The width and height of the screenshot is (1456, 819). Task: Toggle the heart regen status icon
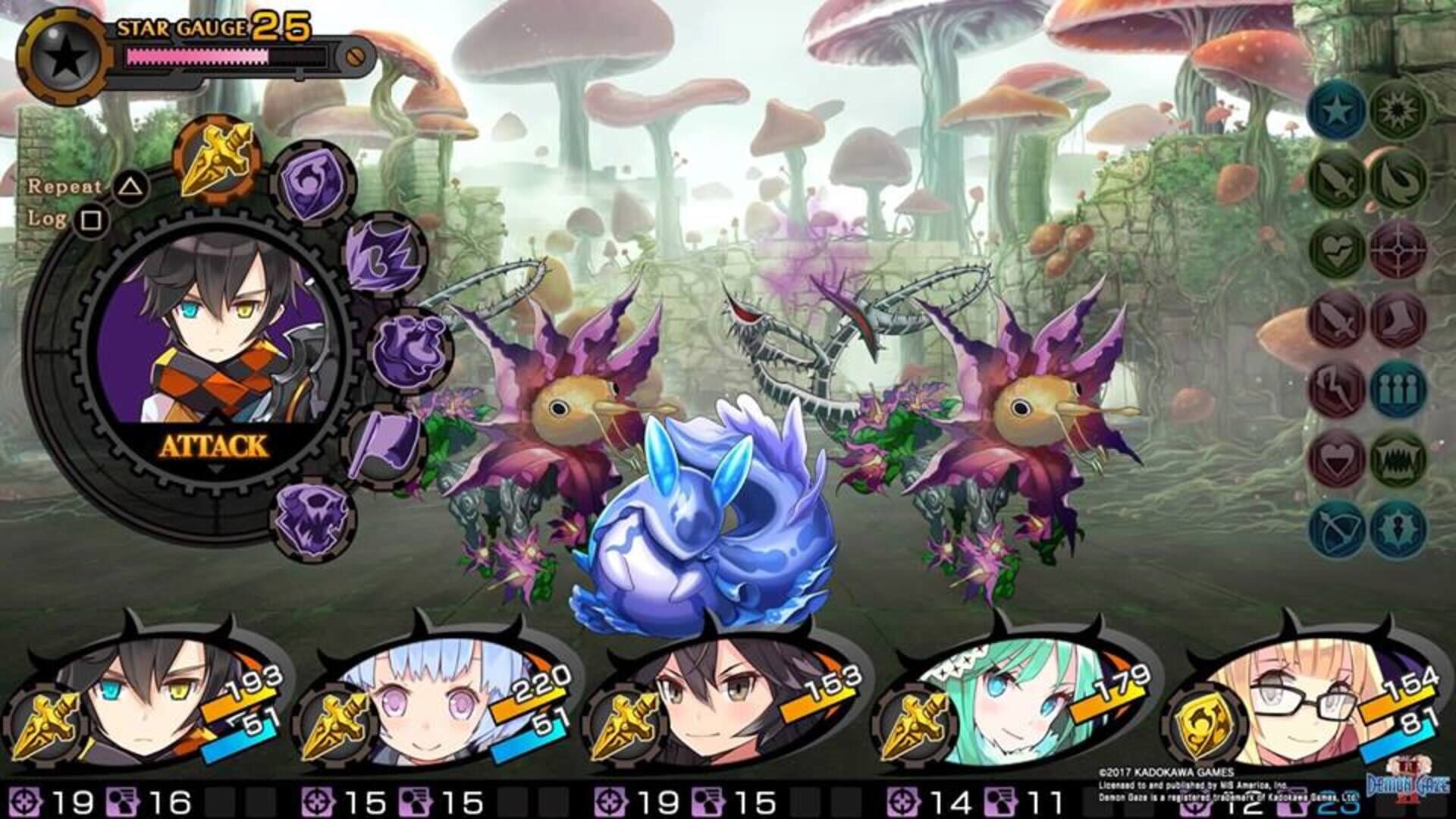click(1335, 251)
